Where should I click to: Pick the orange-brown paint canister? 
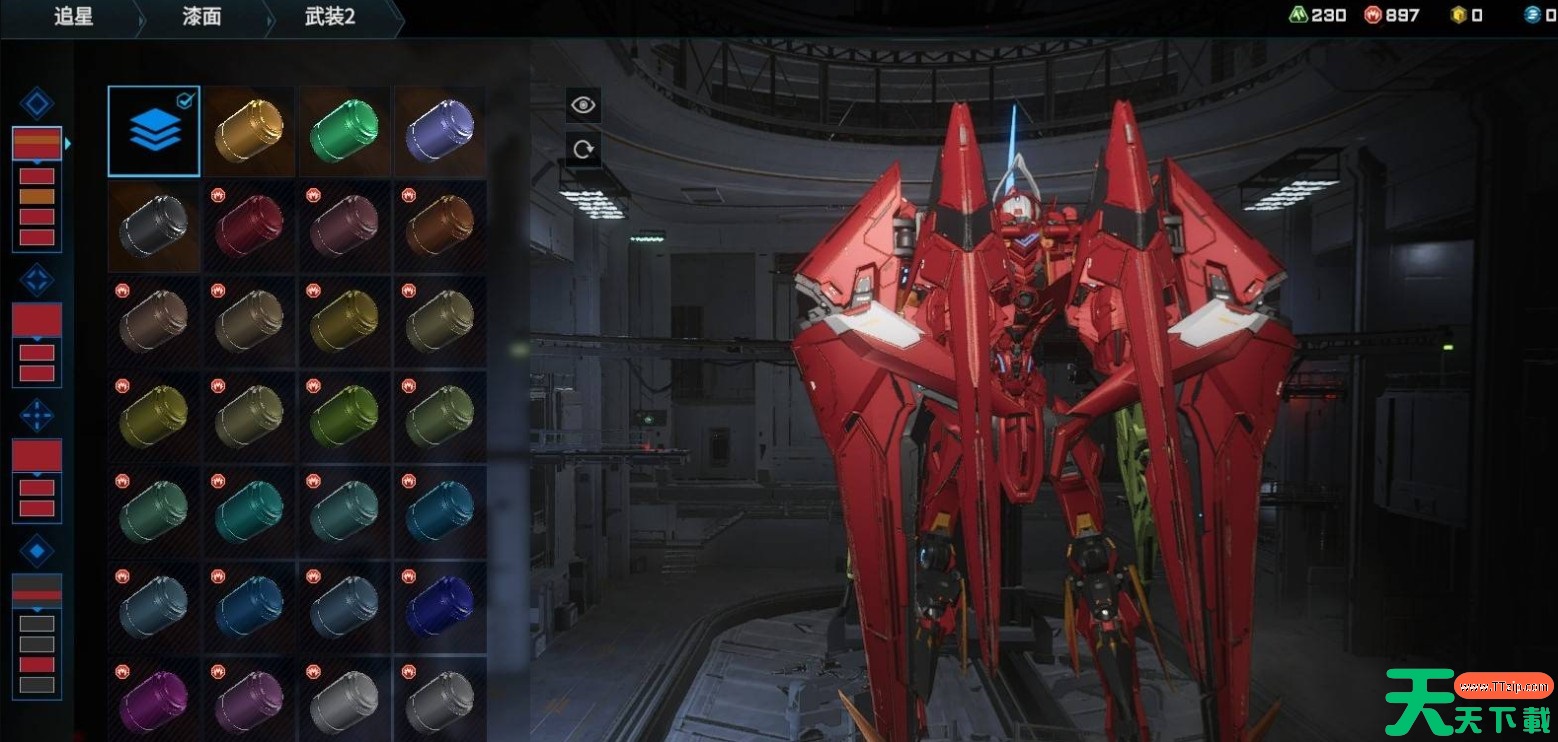pos(440,227)
